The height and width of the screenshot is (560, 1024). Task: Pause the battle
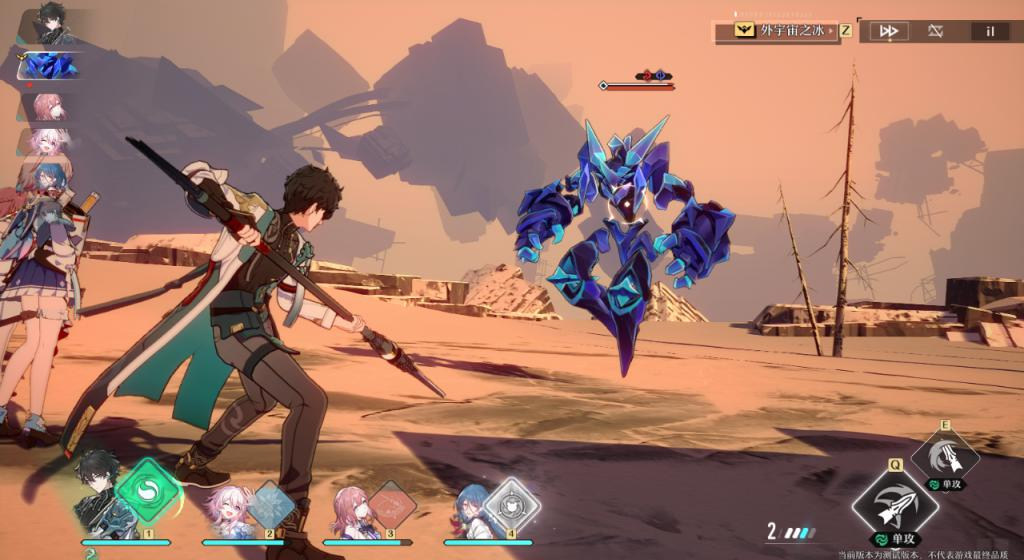990,31
